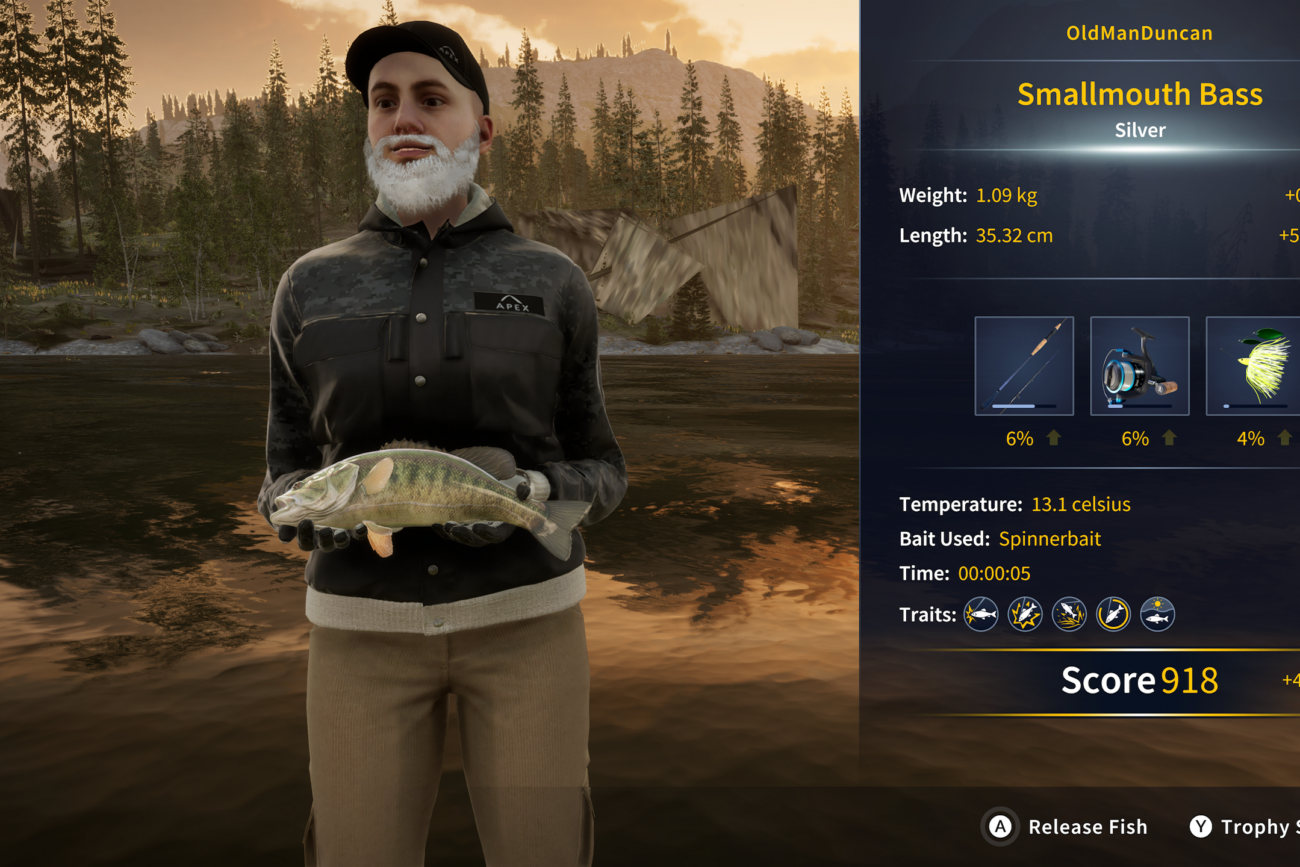The width and height of the screenshot is (1300, 867).
Task: Select the fishing rod equipment slot
Action: [1024, 366]
